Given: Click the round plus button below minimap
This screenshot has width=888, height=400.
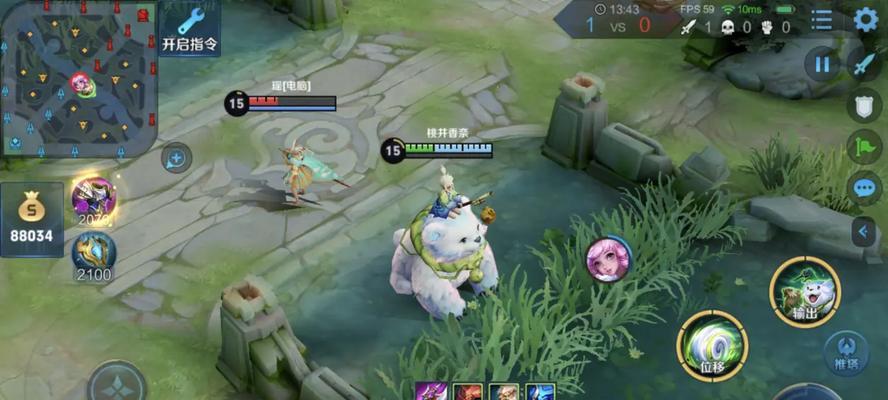Looking at the screenshot, I should click(176, 157).
